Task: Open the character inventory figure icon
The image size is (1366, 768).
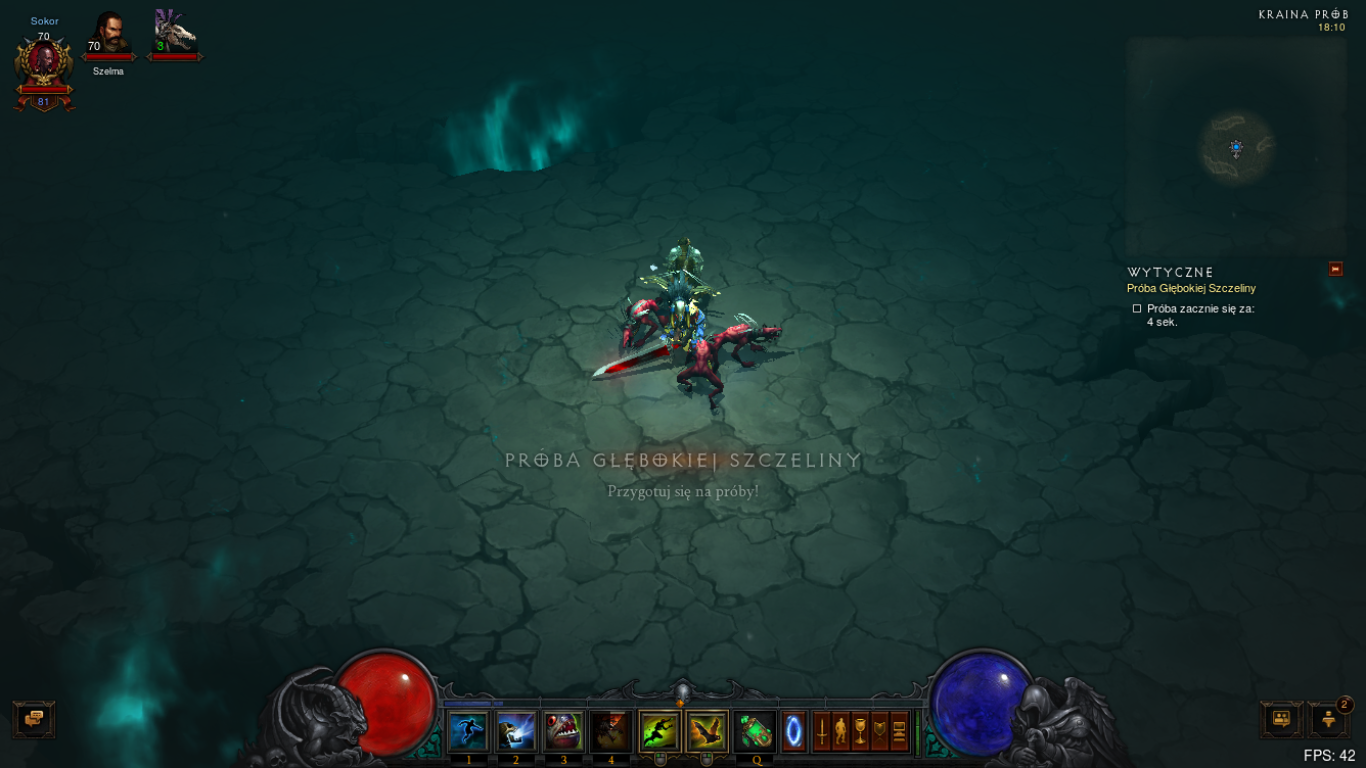Action: [841, 731]
